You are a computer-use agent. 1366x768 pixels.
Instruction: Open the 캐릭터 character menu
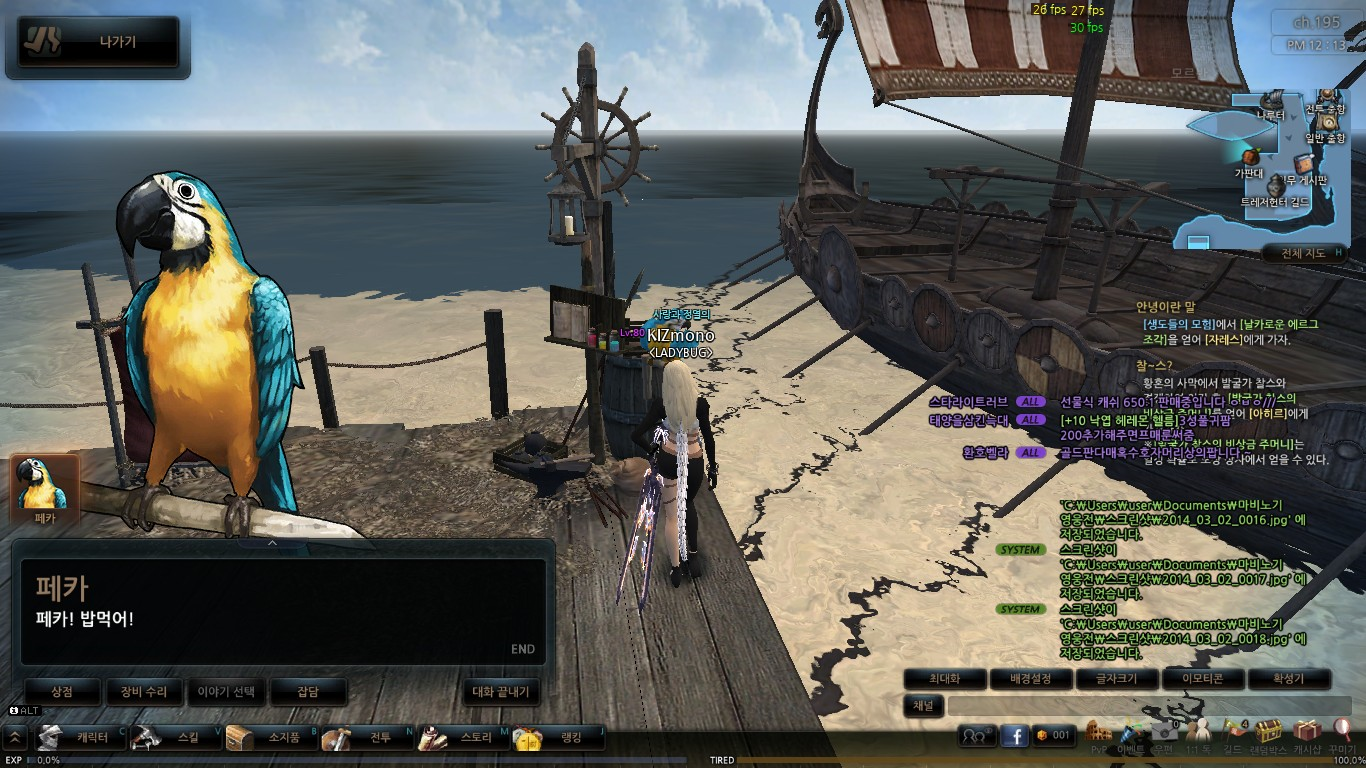click(82, 738)
